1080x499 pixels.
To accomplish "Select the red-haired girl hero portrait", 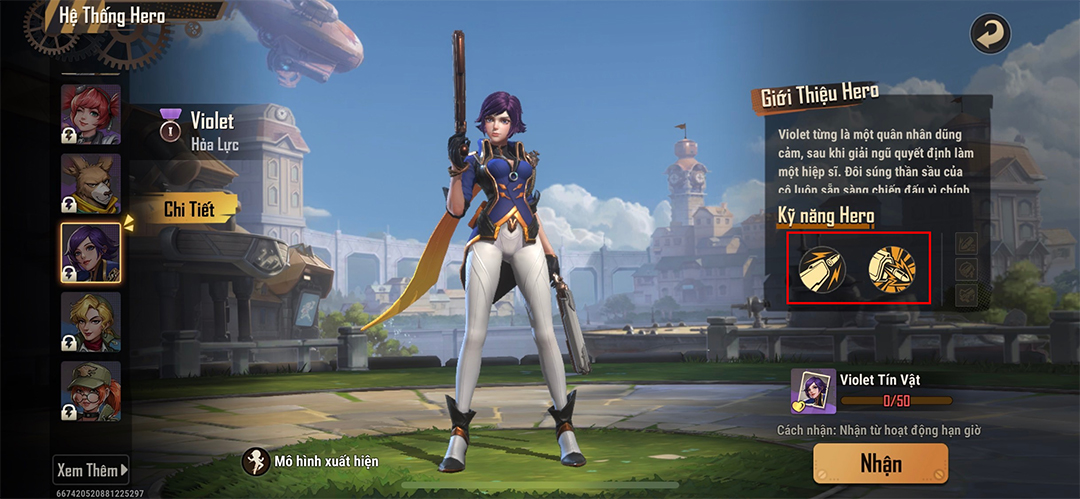I will click(91, 113).
